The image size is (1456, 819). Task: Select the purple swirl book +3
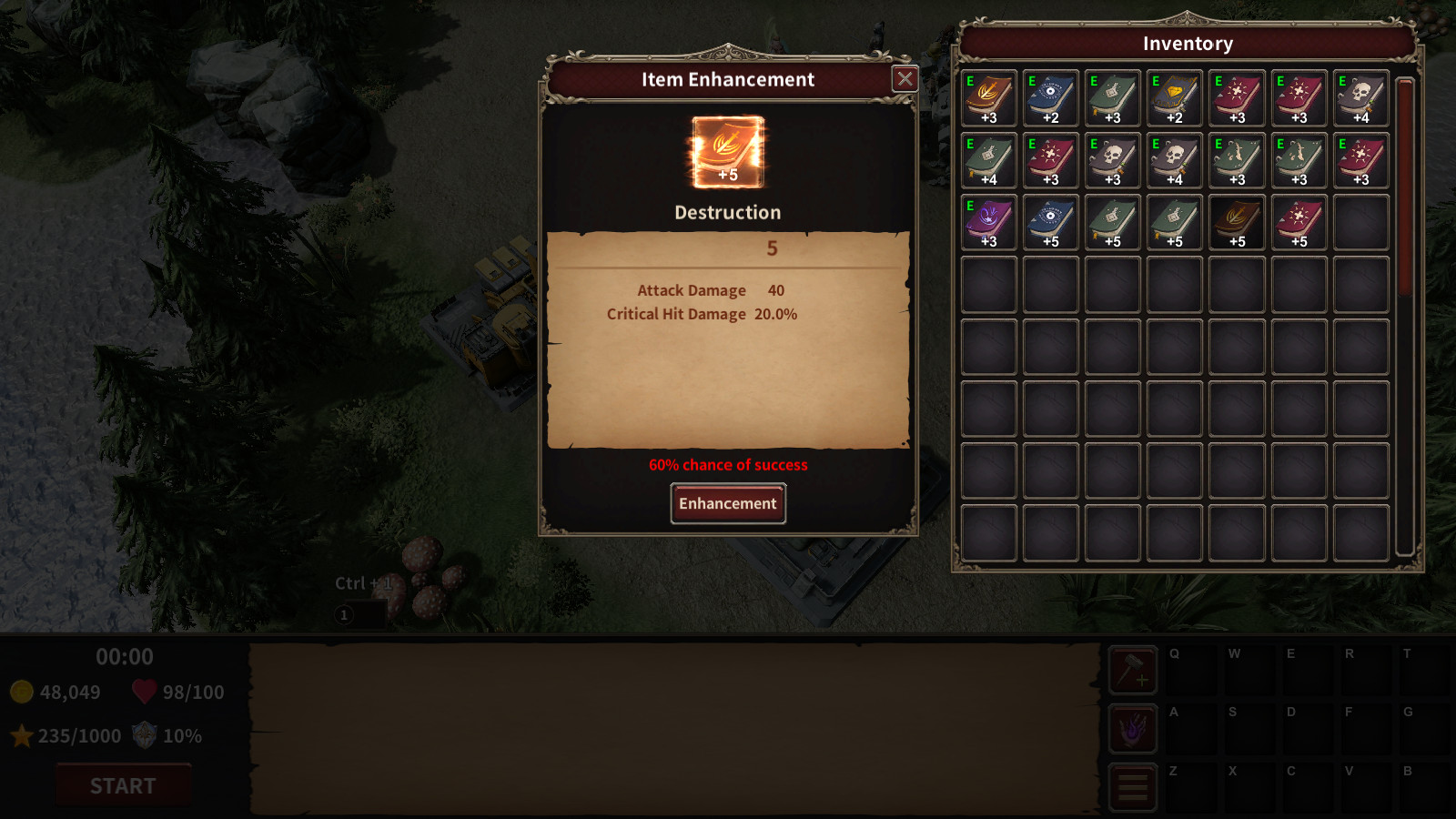pyautogui.click(x=989, y=222)
